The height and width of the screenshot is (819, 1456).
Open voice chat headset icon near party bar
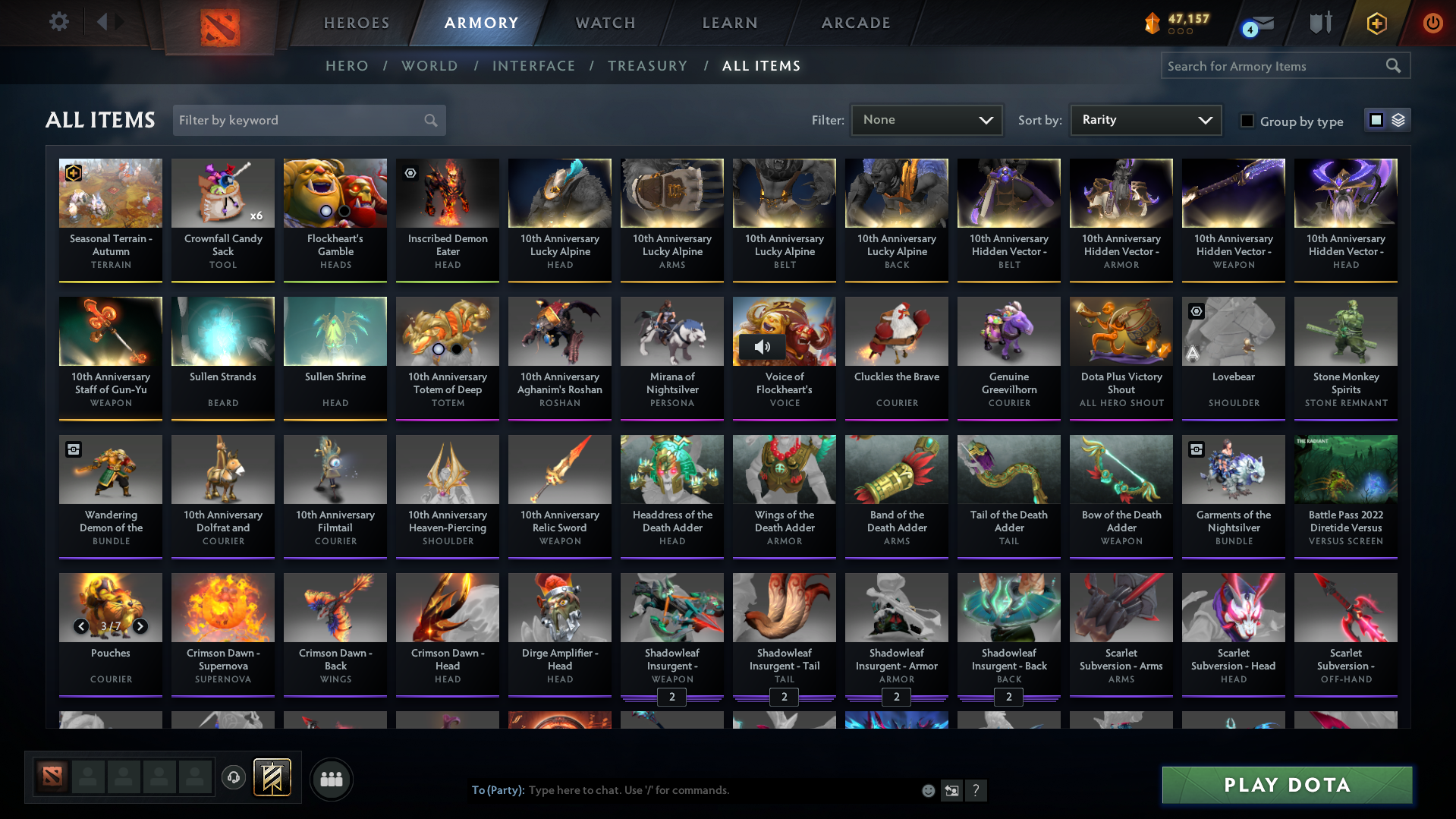pos(234,778)
